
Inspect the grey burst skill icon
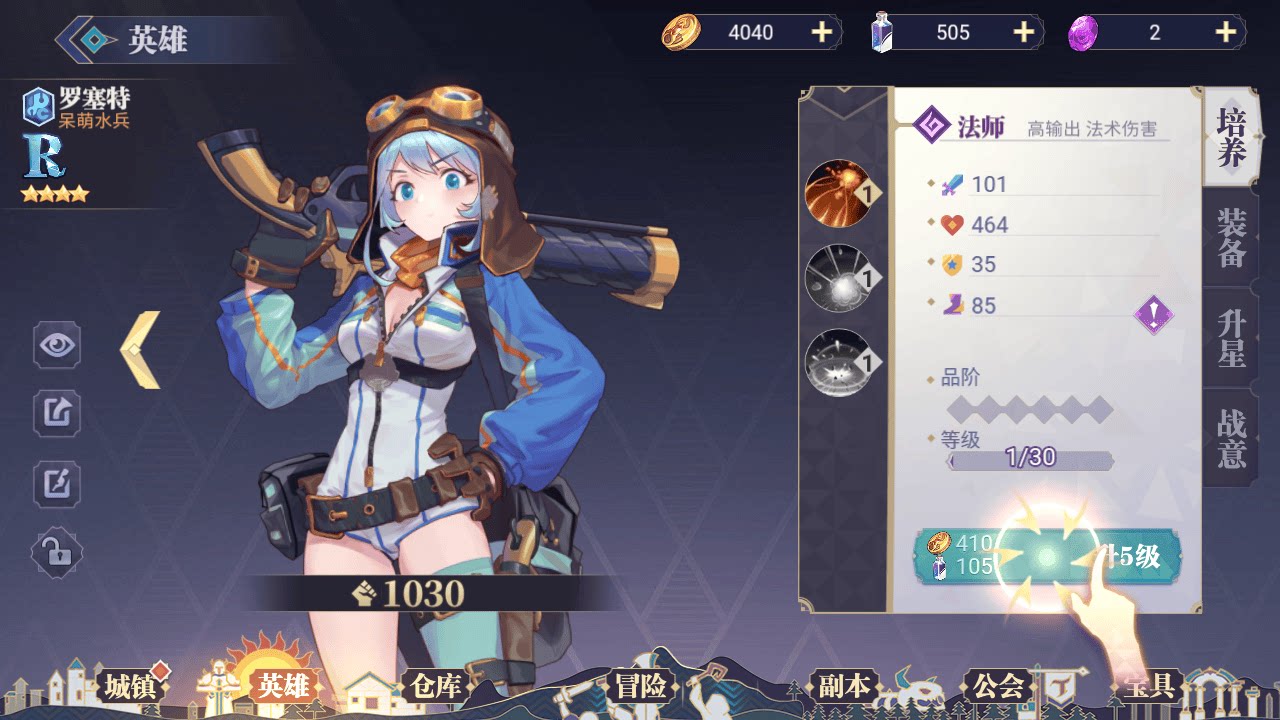tap(838, 278)
